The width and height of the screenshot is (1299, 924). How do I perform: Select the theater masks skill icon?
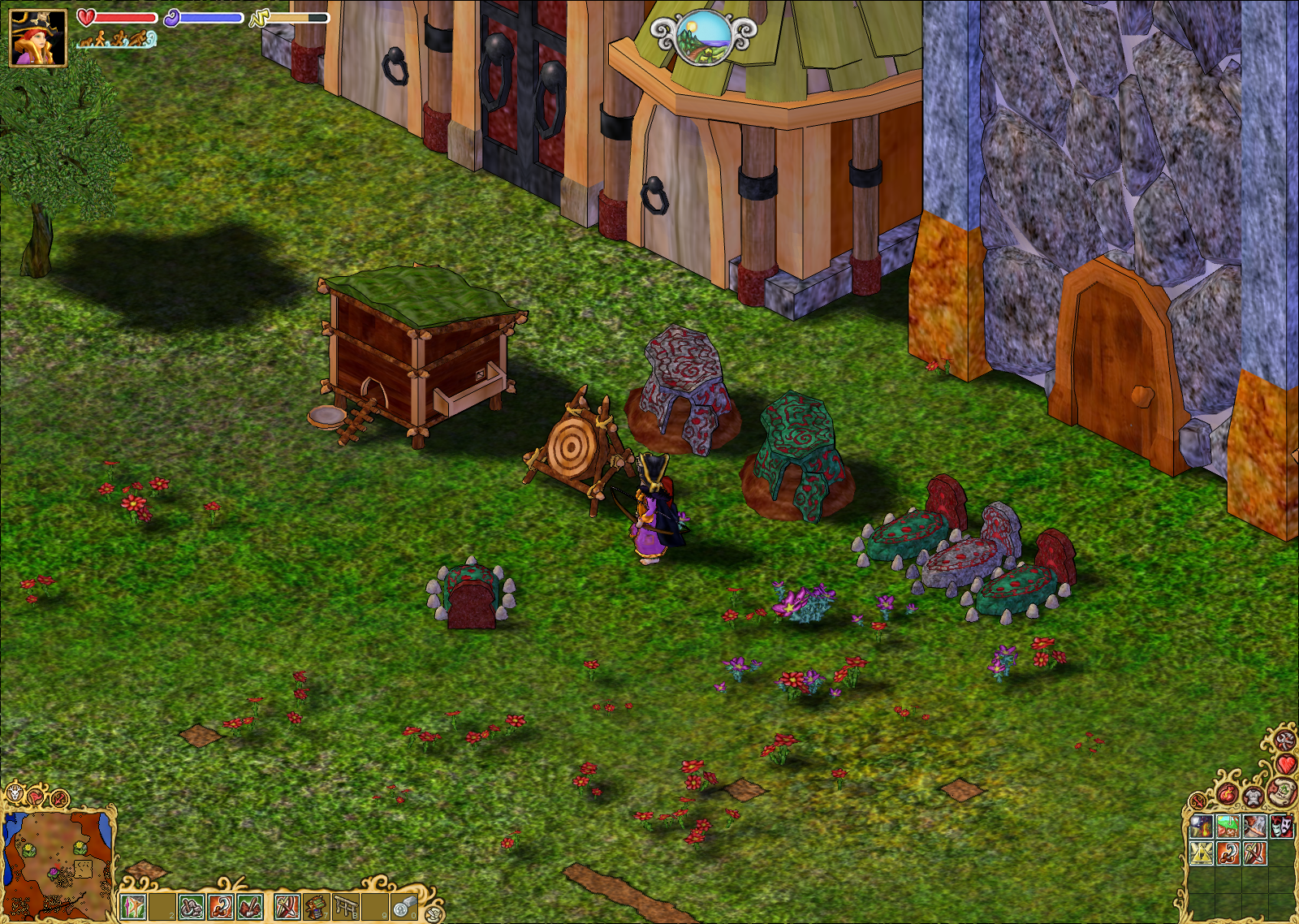tap(1280, 827)
